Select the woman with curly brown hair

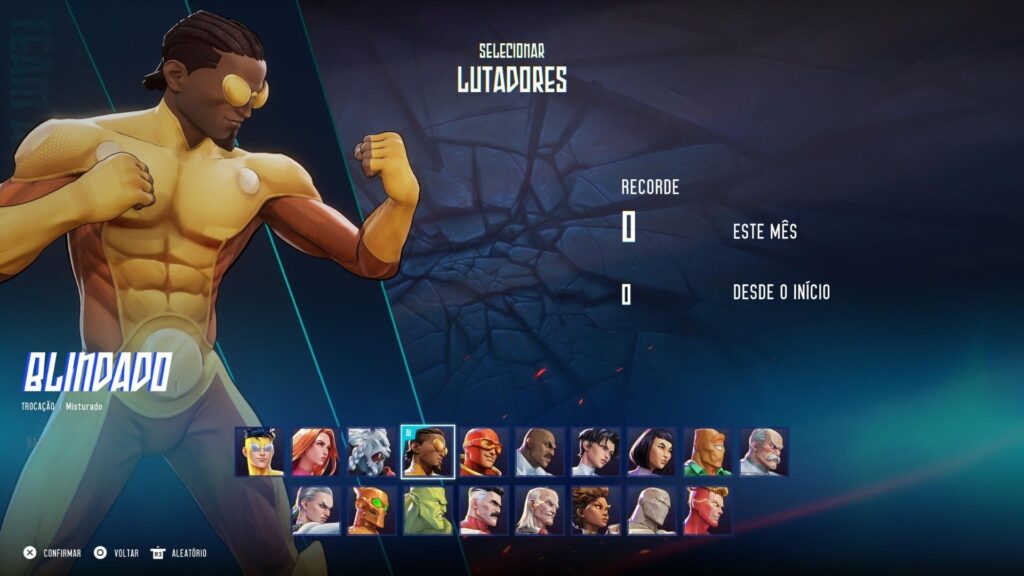click(x=596, y=510)
